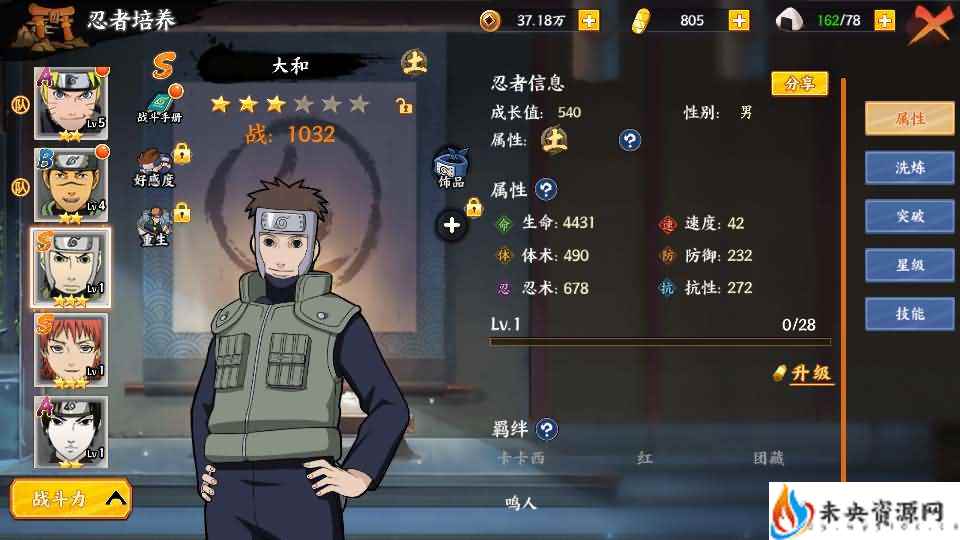Viewport: 960px width, 540px height.
Task: Open the 技能 skills tab
Action: 909,314
